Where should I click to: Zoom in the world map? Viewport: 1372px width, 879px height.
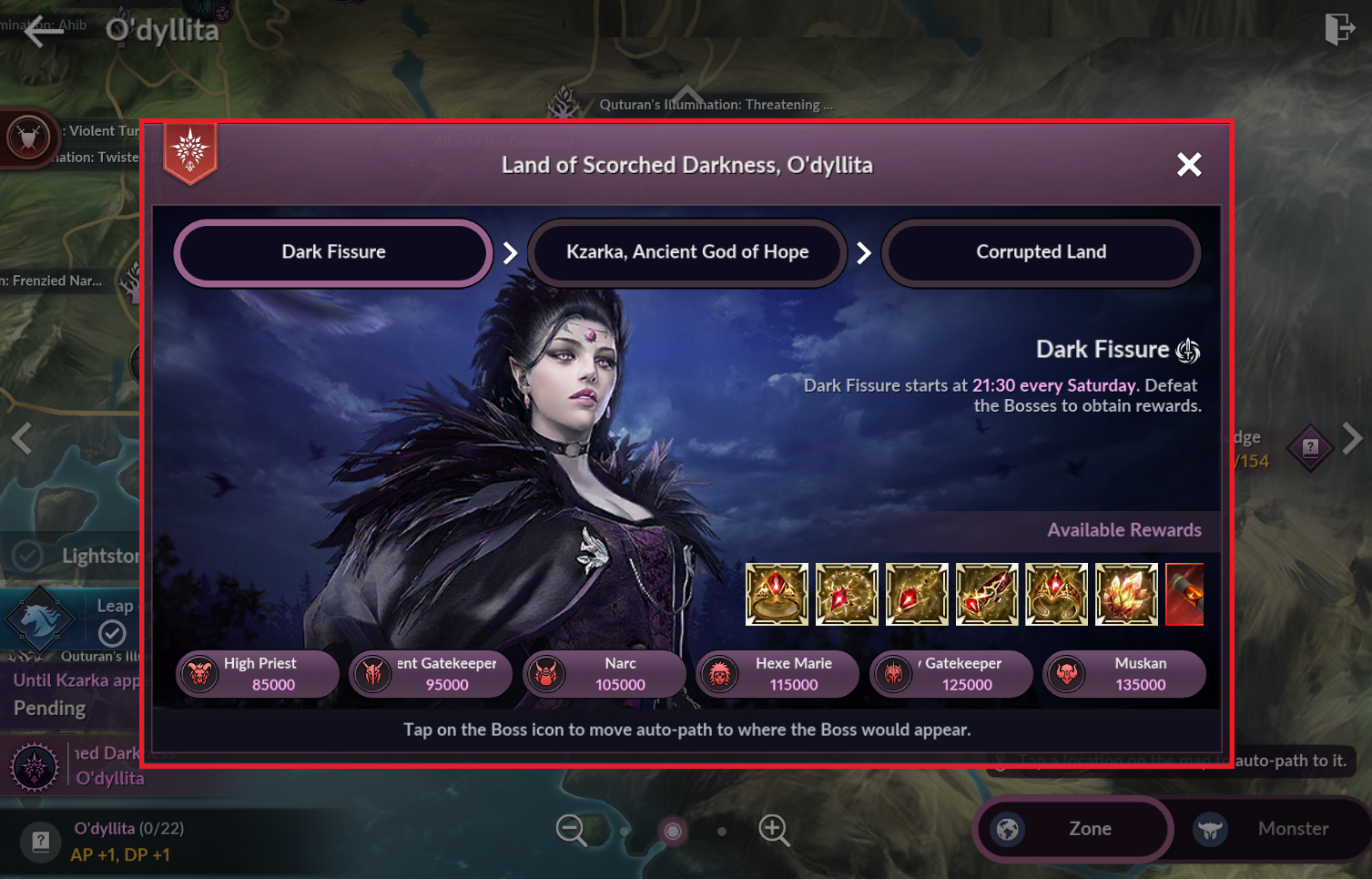click(774, 830)
